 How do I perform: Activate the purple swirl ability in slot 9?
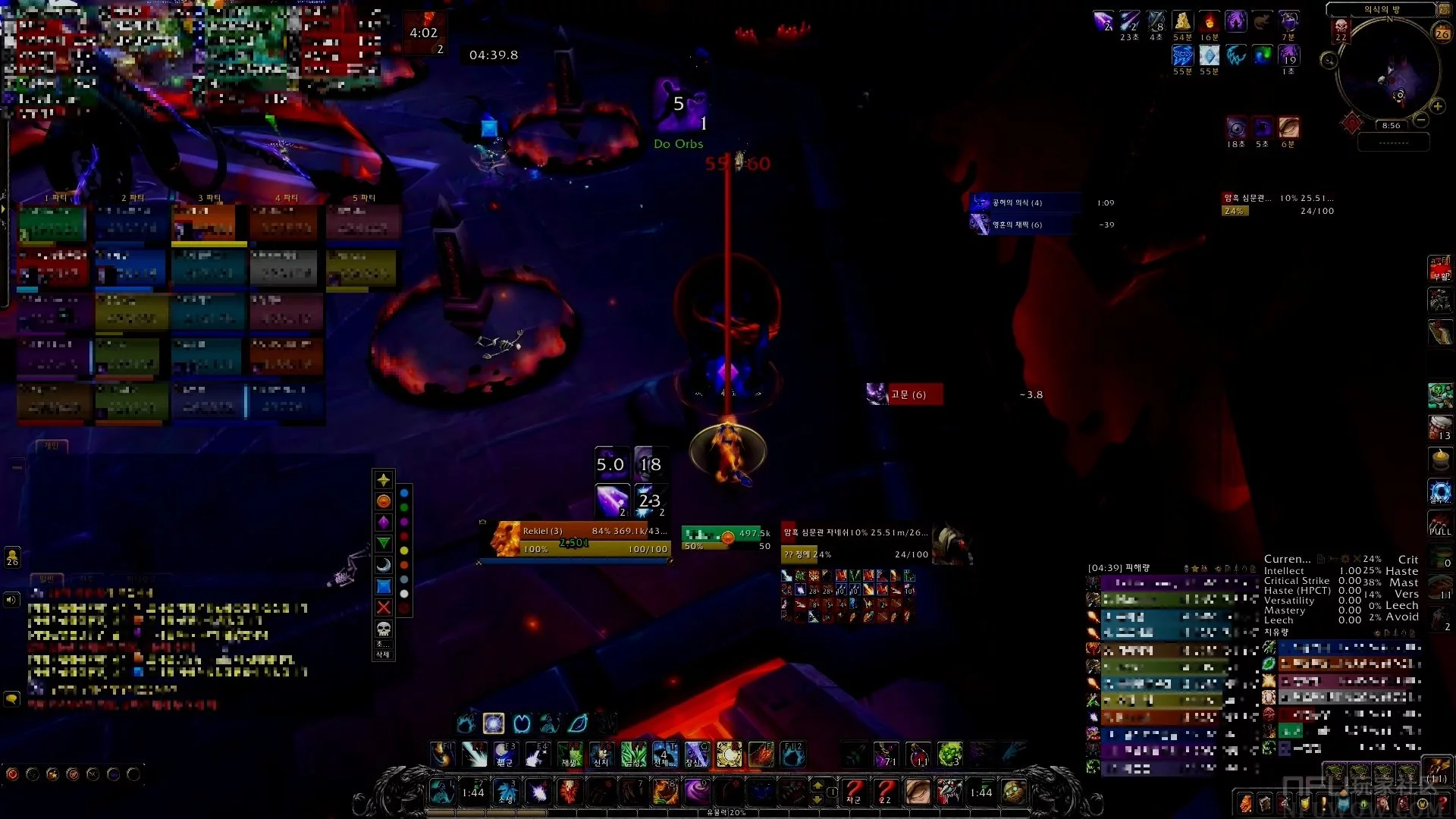pyautogui.click(x=696, y=792)
